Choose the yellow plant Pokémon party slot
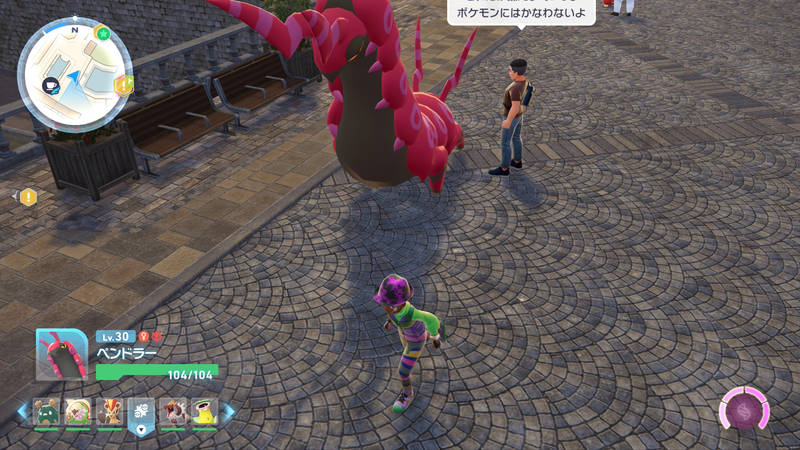Screen dimensions: 800x450 pyautogui.click(x=205, y=412)
